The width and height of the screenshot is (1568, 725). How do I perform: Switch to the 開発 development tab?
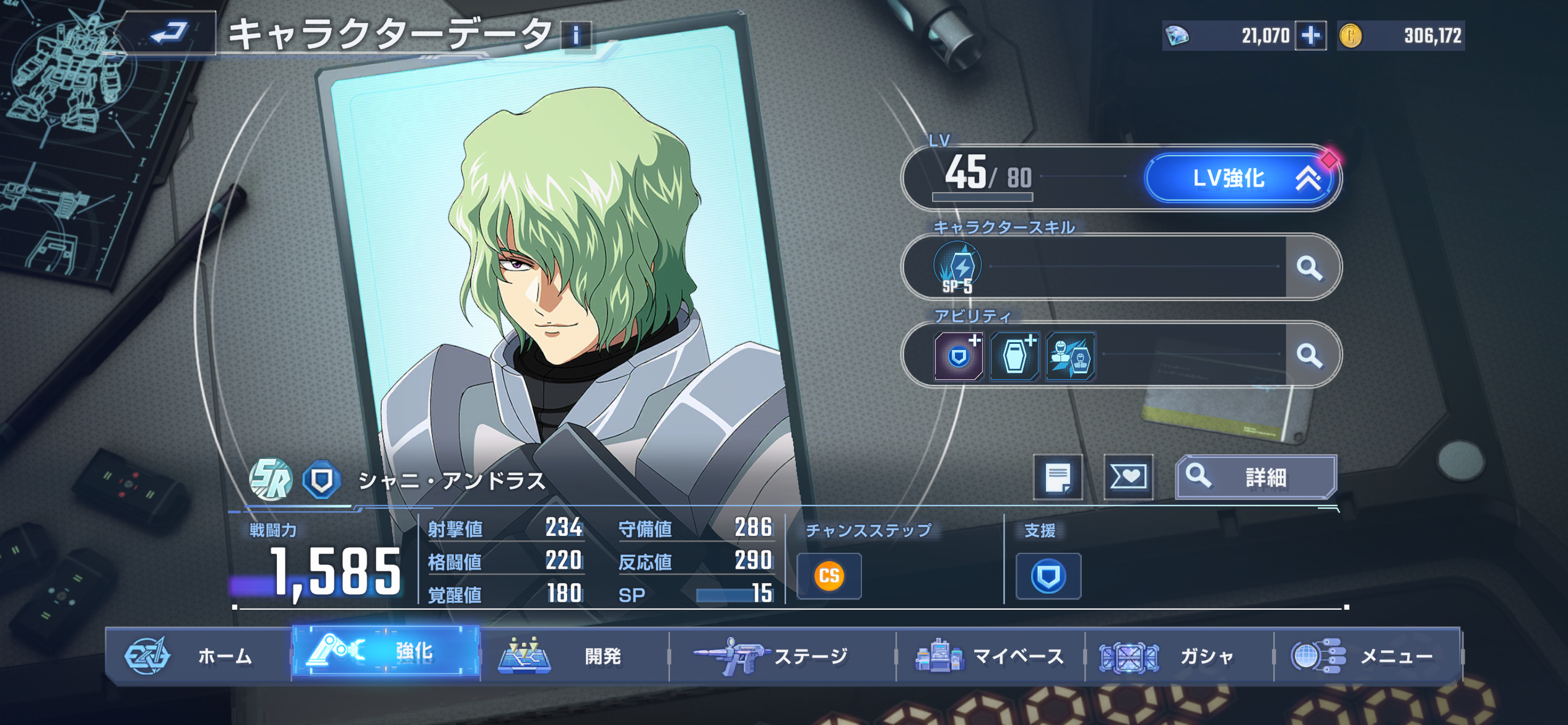click(573, 656)
